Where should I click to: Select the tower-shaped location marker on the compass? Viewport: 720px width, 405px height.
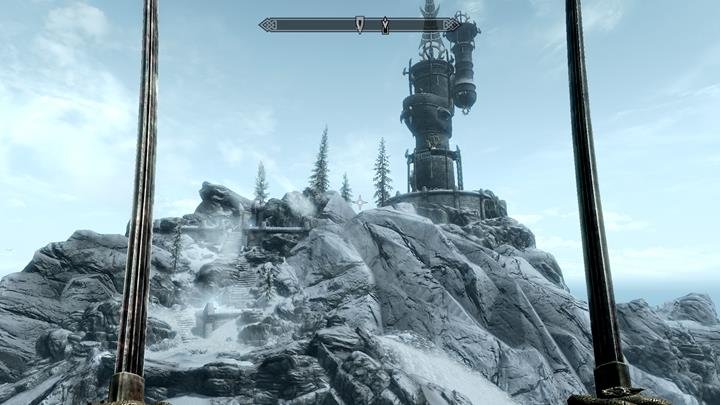385,24
